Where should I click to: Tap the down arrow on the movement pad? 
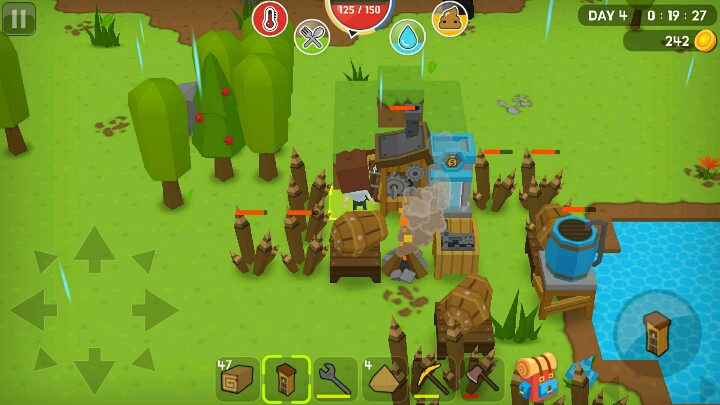click(94, 370)
